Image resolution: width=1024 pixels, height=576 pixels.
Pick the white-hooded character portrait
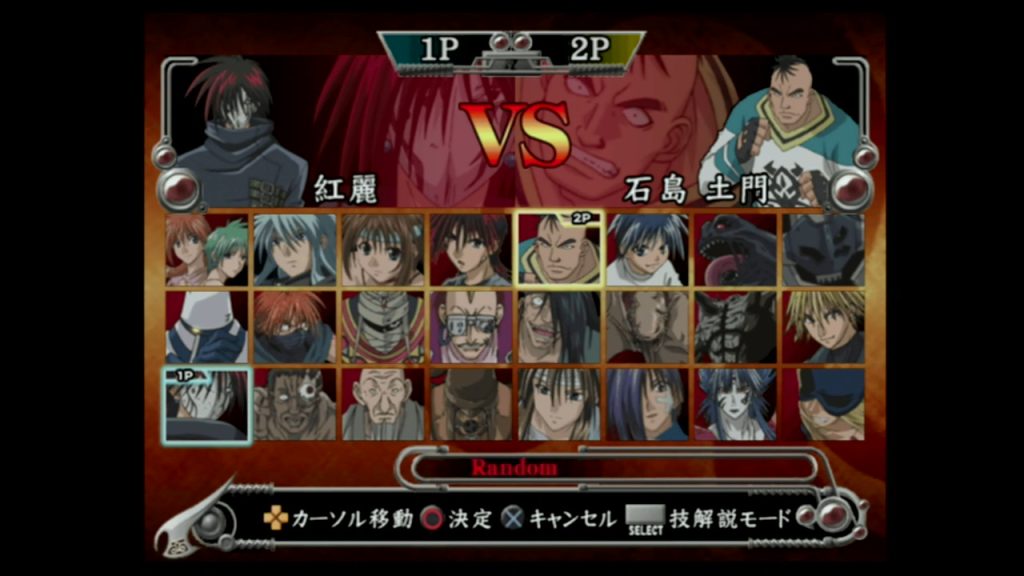[207, 326]
